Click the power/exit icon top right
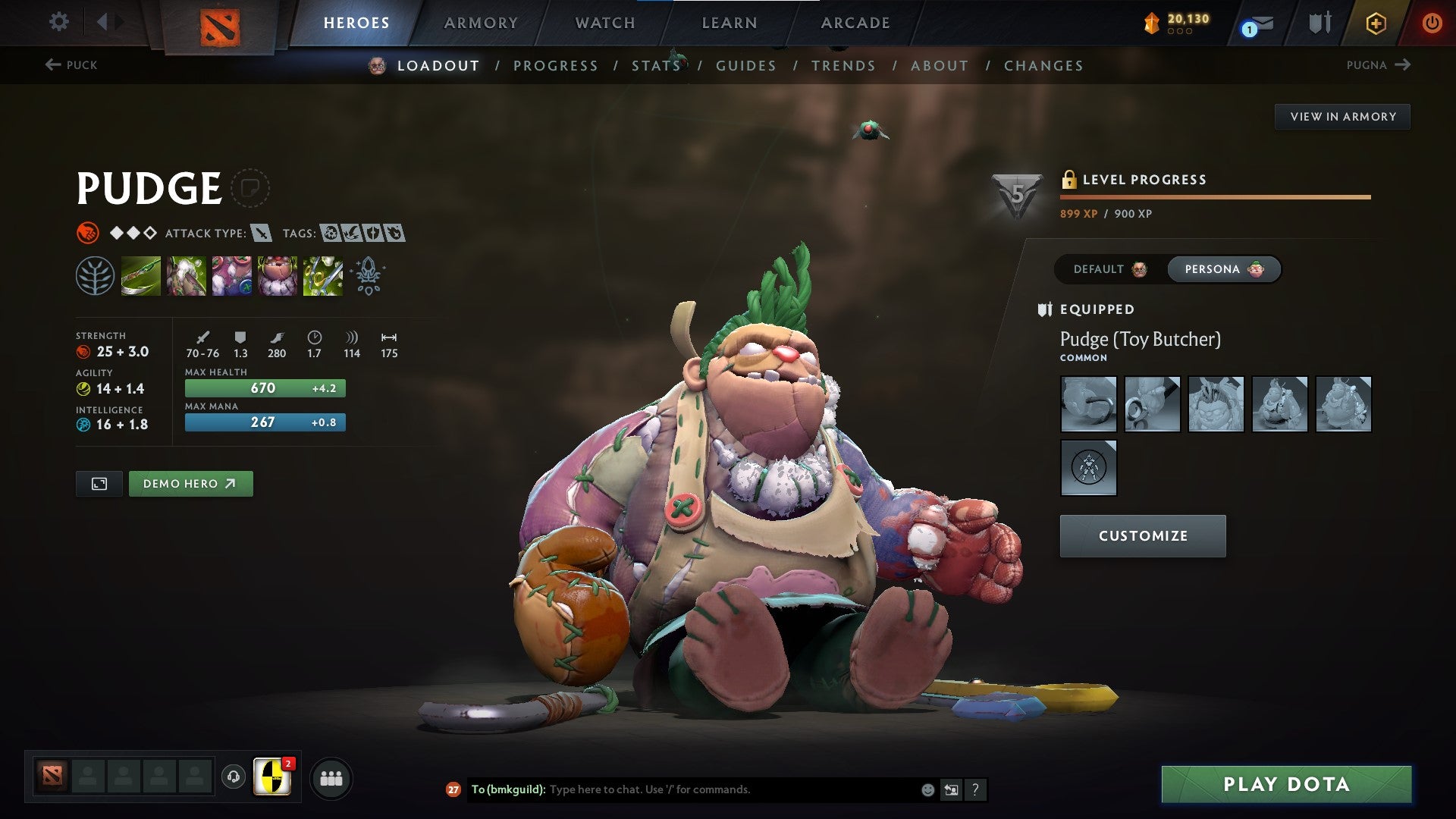This screenshot has height=819, width=1456. (x=1433, y=23)
